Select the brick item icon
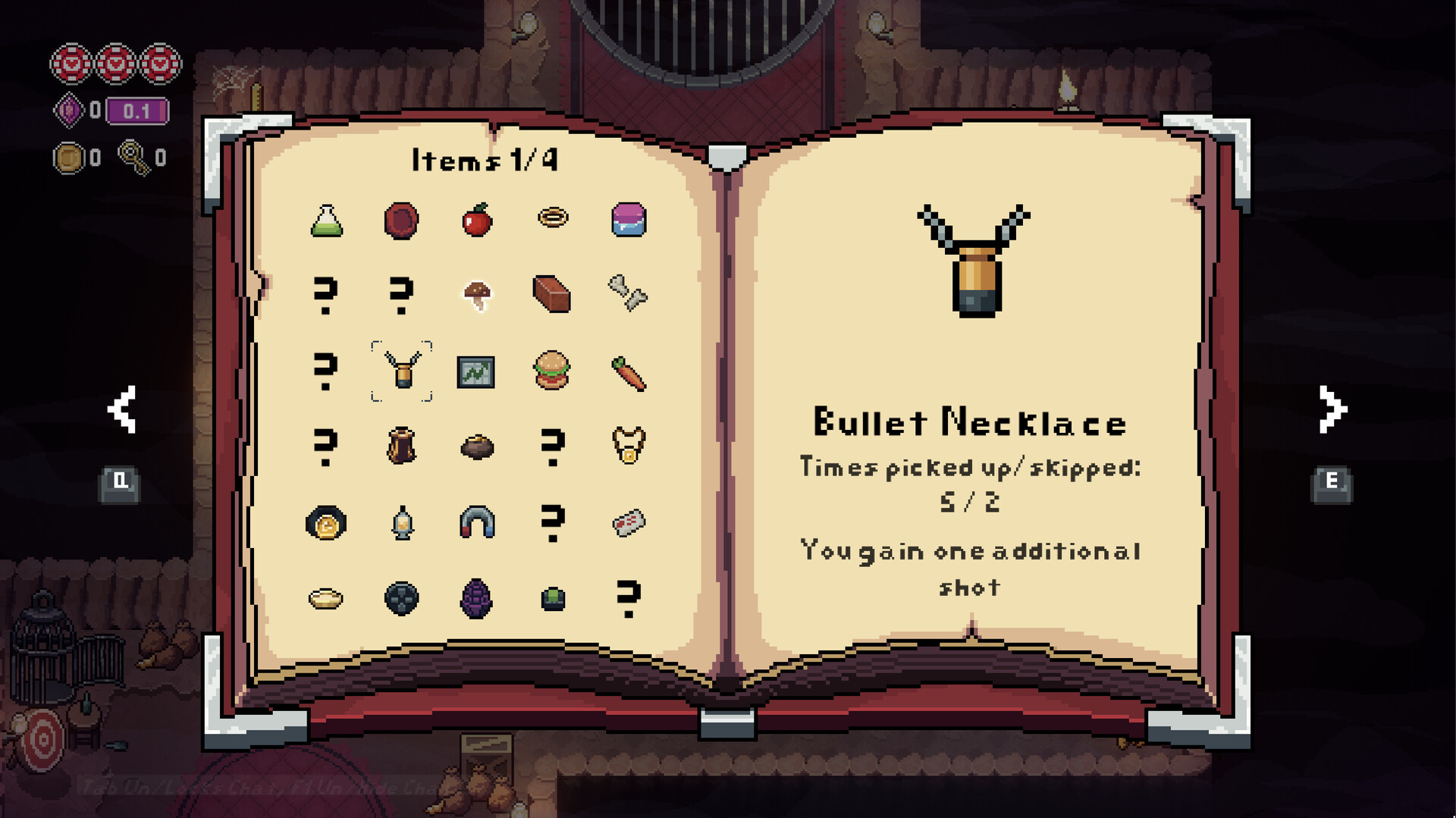Viewport: 1456px width, 818px height. pos(552,296)
